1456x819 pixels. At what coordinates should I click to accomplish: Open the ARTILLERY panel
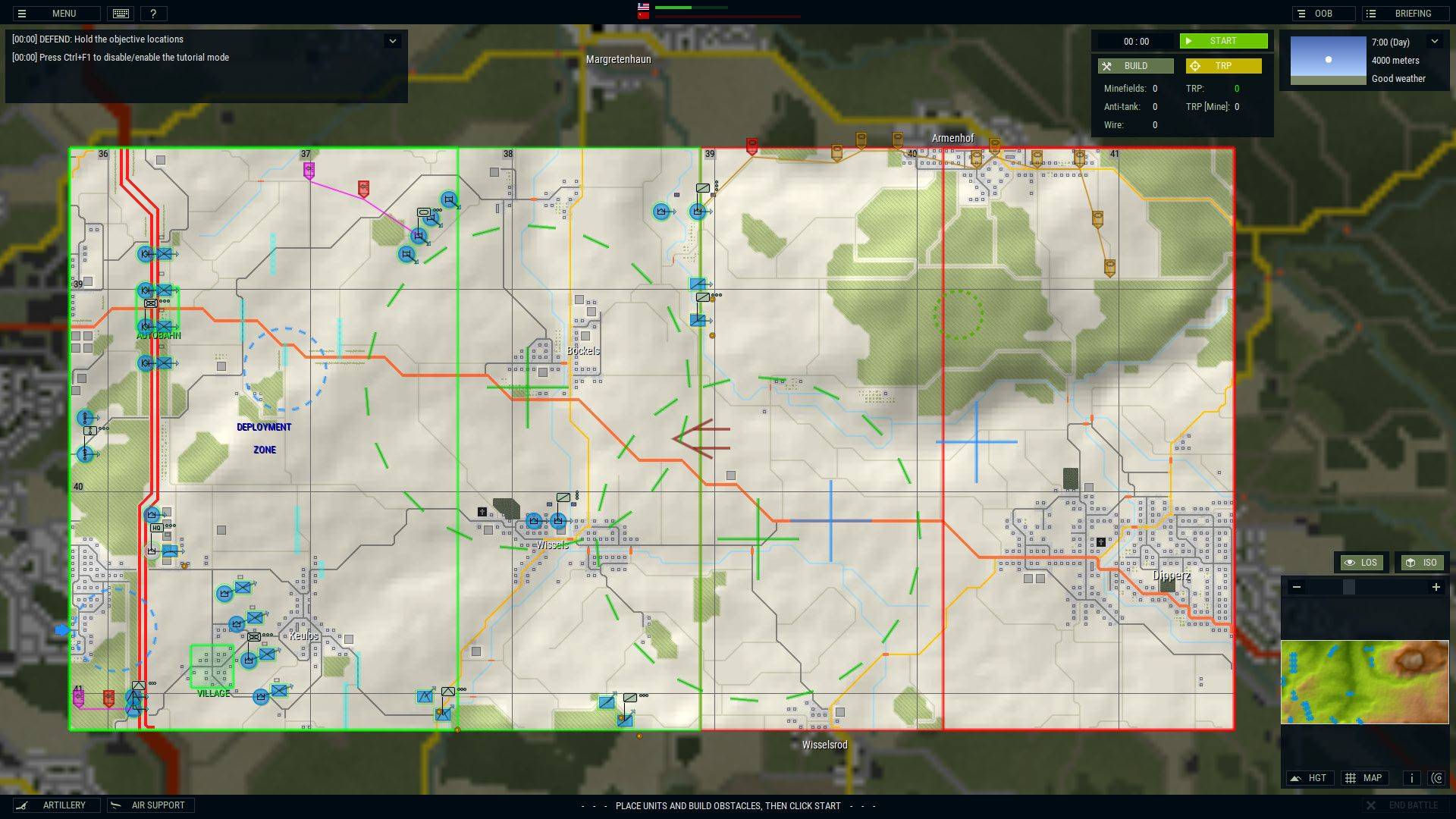click(x=55, y=805)
